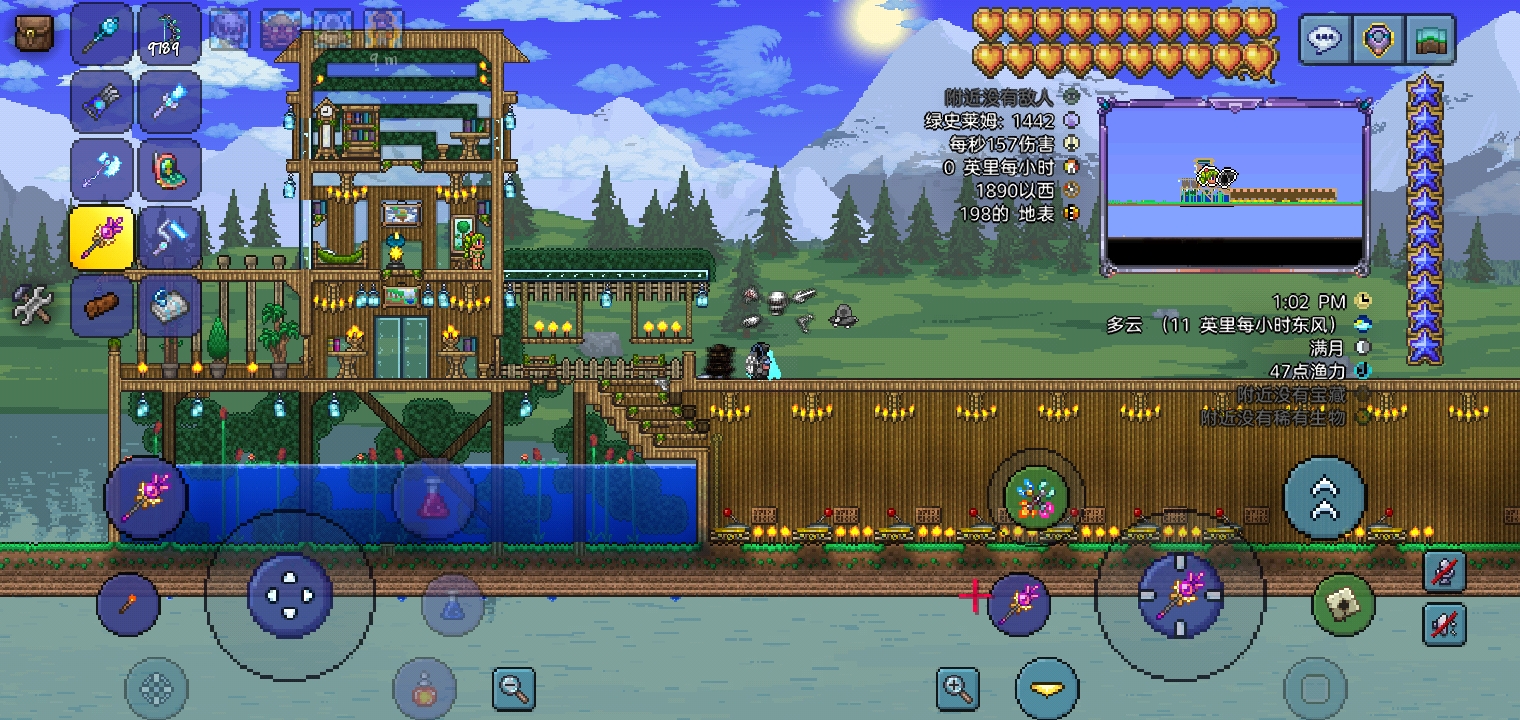Choose the glowing blue axe hotbar slot
The width and height of the screenshot is (1520, 720).
(x=101, y=169)
